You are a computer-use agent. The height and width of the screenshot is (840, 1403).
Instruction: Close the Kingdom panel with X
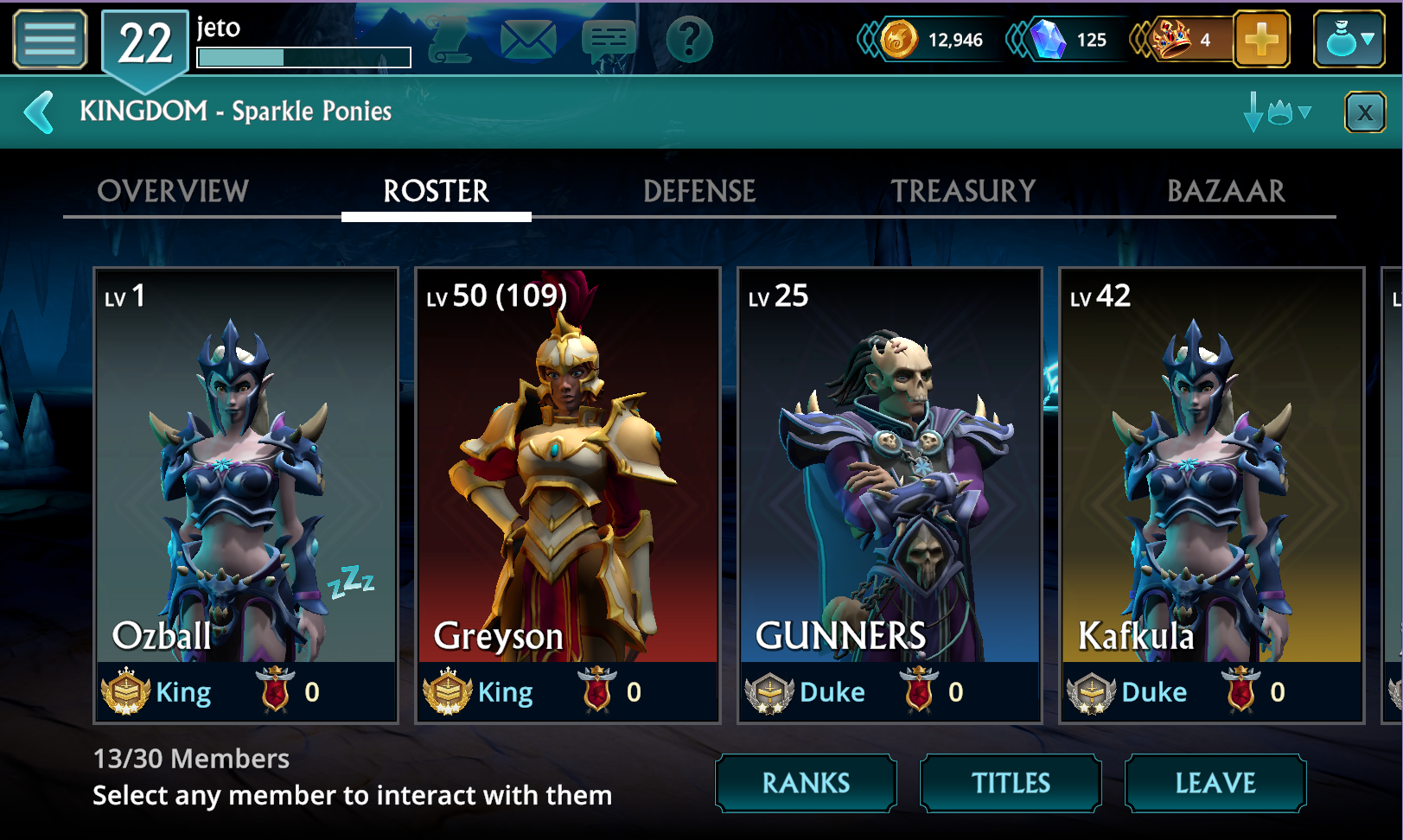(x=1365, y=112)
